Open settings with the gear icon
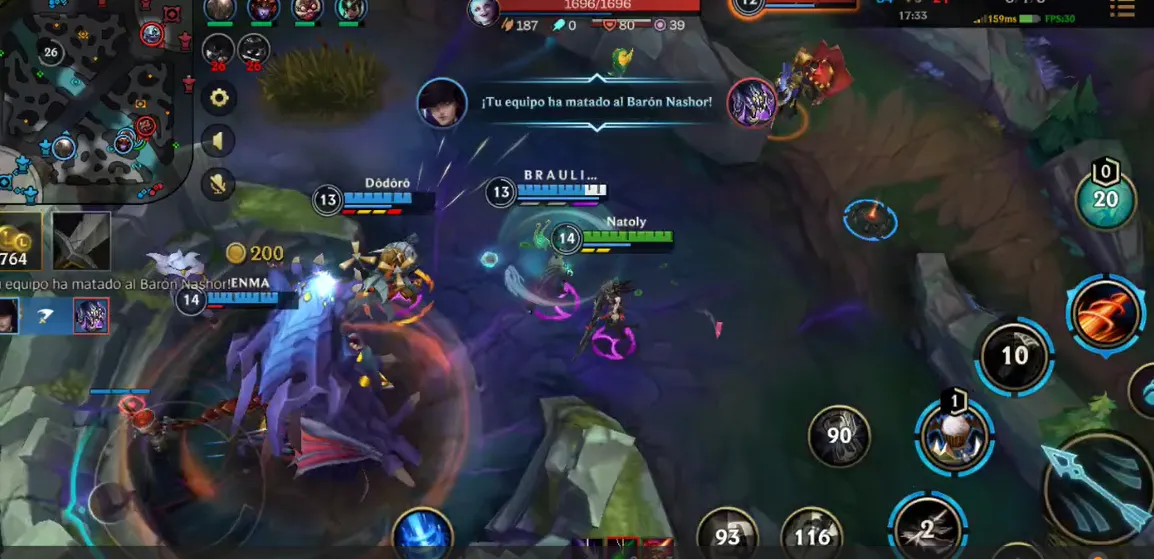This screenshot has height=559, width=1154. pos(218,98)
